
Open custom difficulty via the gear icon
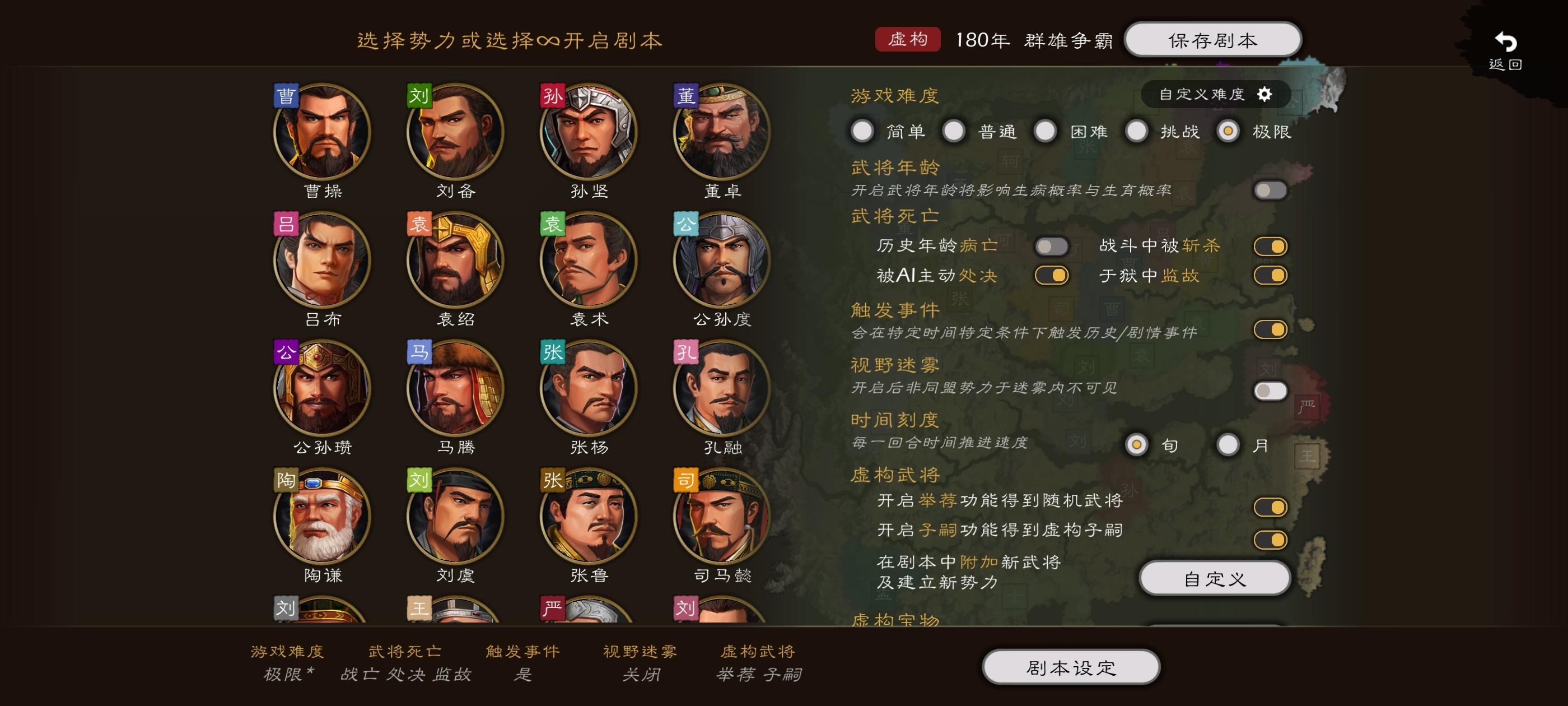click(x=1266, y=95)
